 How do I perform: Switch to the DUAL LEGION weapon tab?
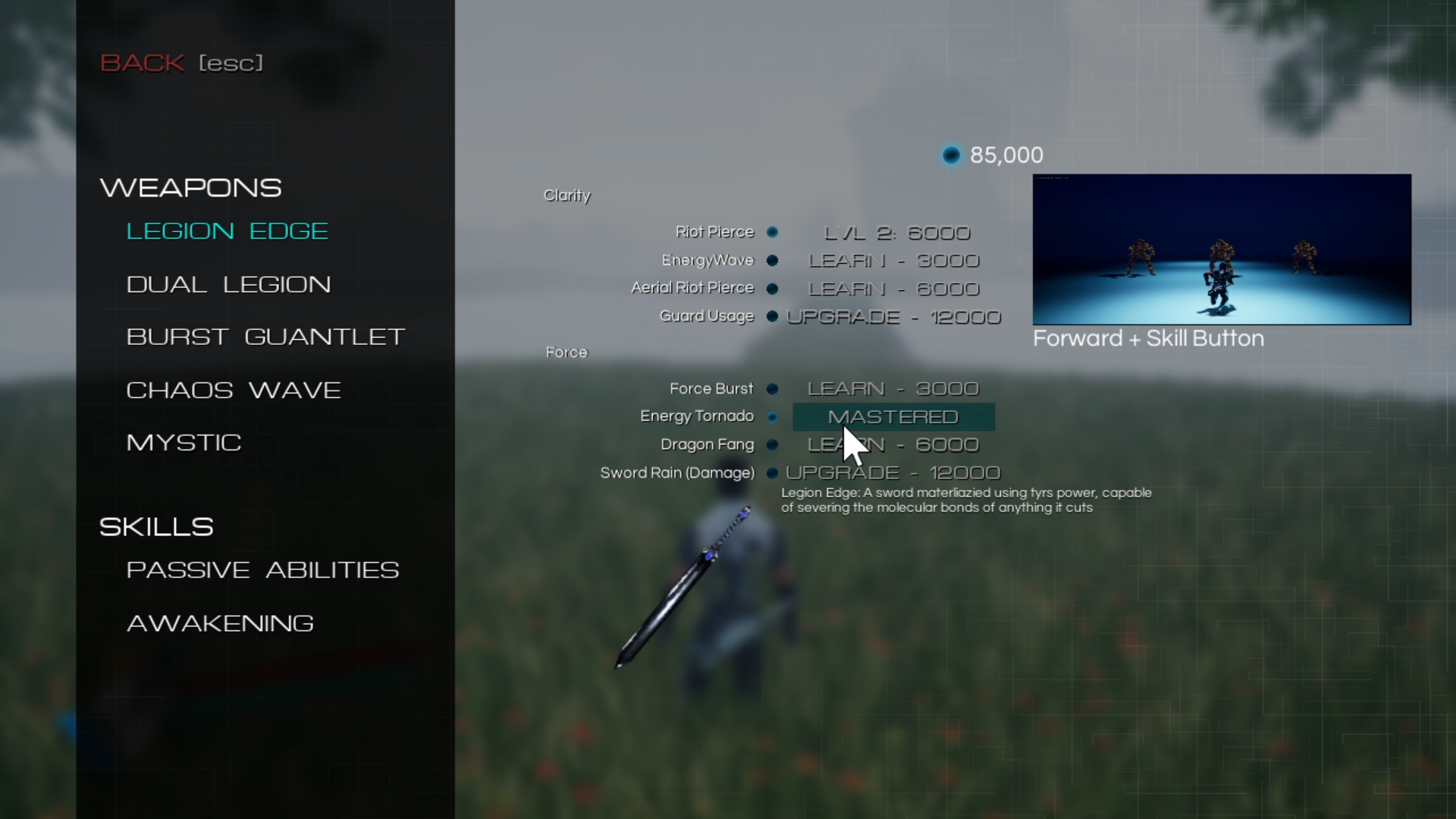pos(229,284)
